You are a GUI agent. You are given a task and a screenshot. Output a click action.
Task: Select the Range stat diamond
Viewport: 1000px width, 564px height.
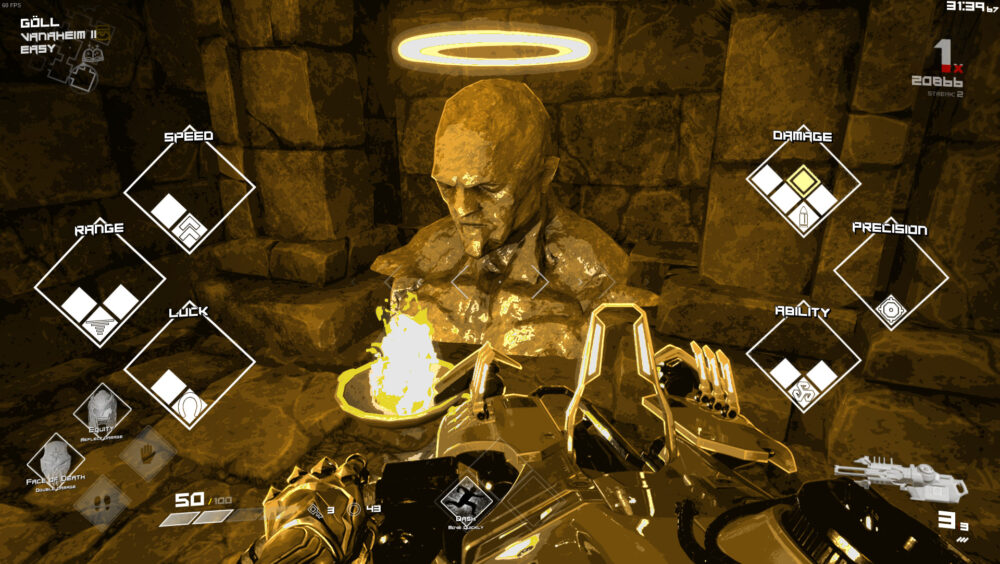100,285
